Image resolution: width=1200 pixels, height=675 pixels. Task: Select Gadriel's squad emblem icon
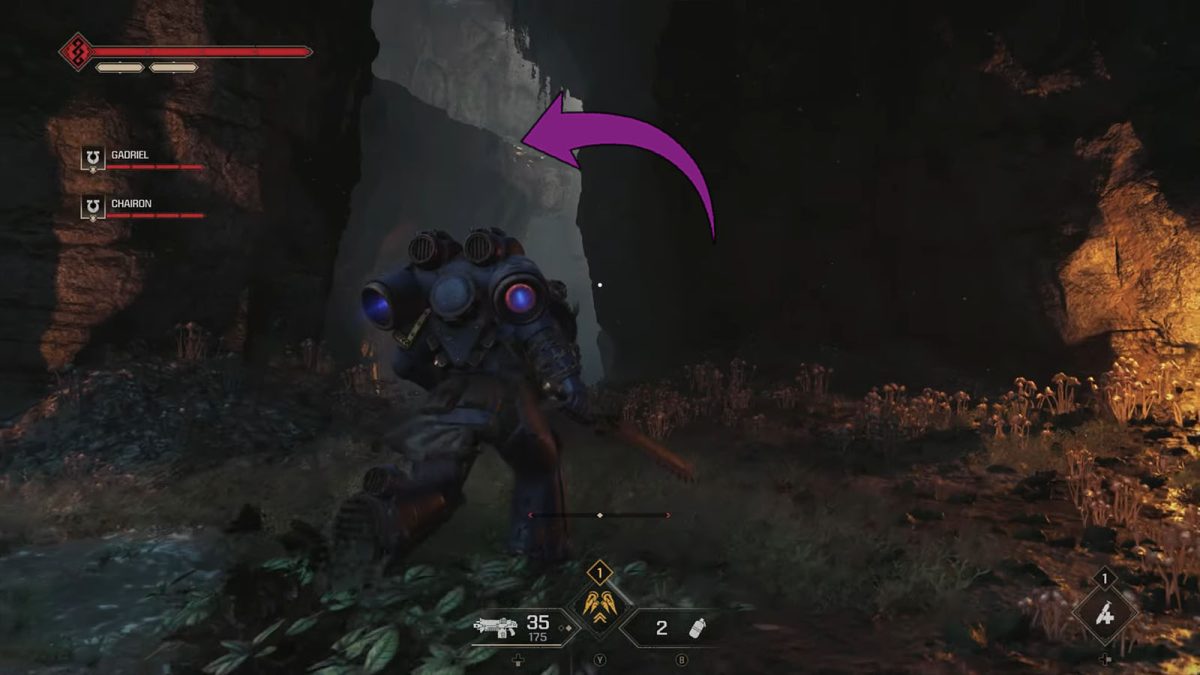(93, 158)
